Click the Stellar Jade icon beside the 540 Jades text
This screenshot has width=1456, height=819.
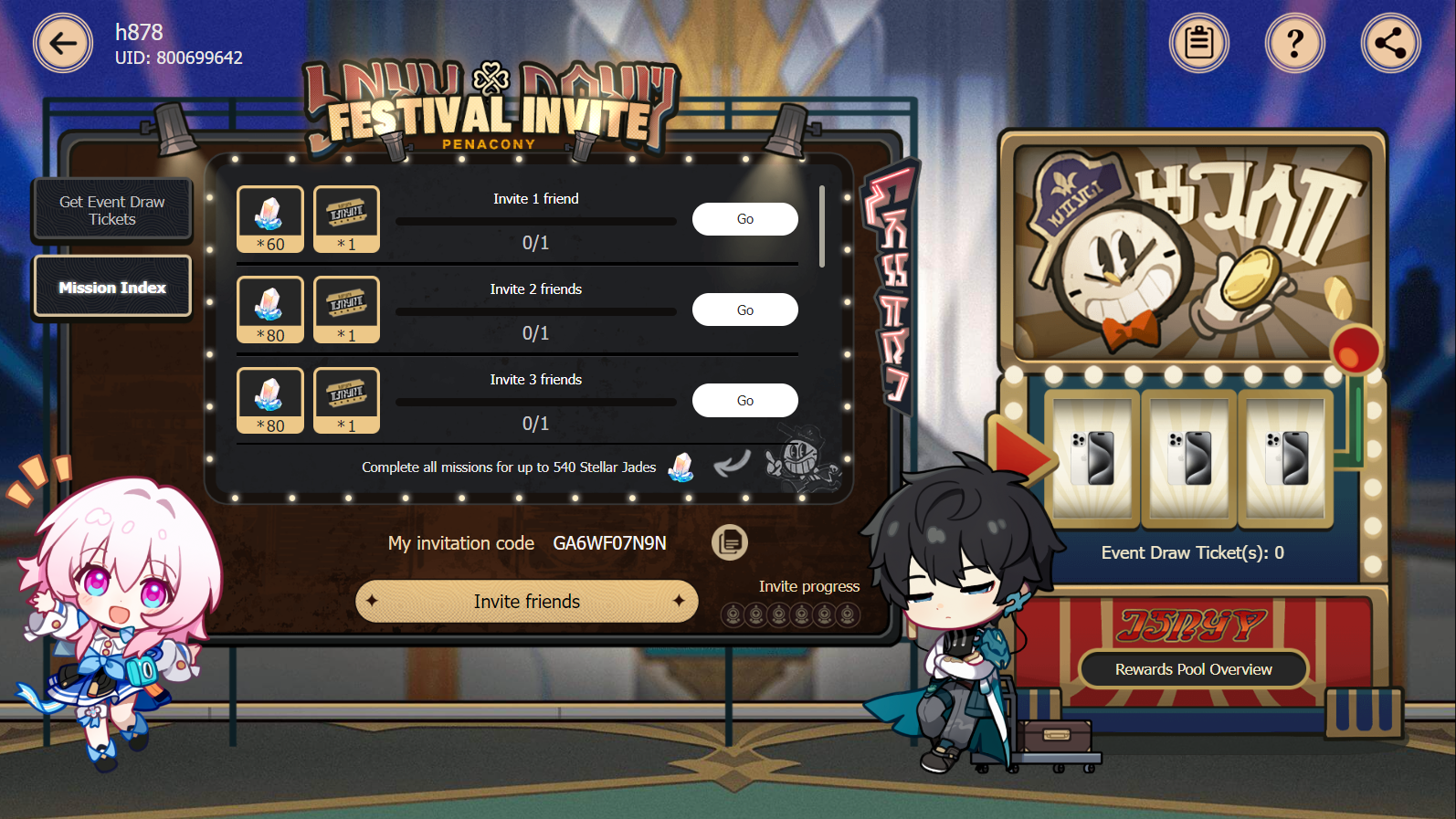681,467
